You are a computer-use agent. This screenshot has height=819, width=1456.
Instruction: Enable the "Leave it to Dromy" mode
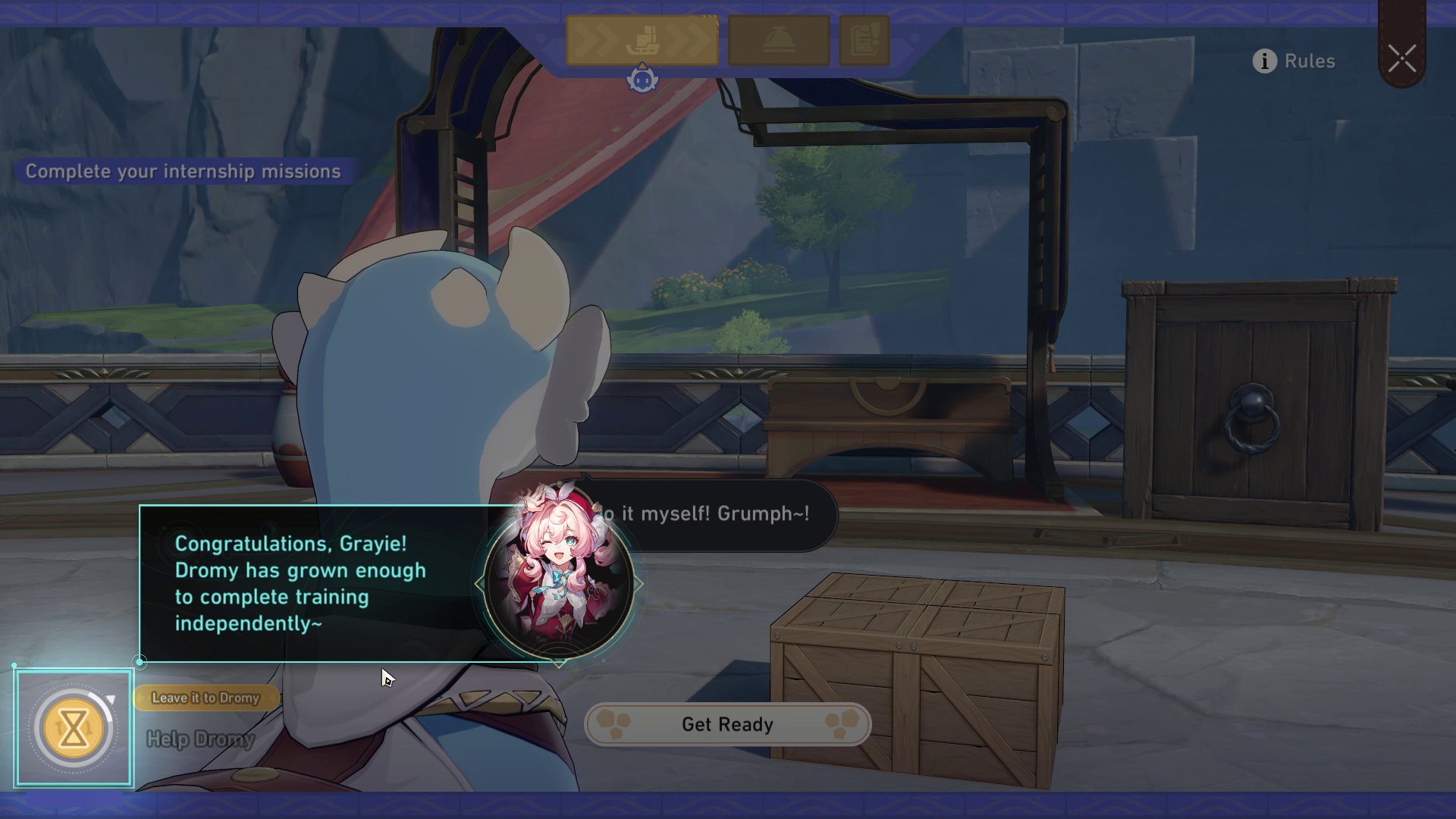tap(205, 698)
